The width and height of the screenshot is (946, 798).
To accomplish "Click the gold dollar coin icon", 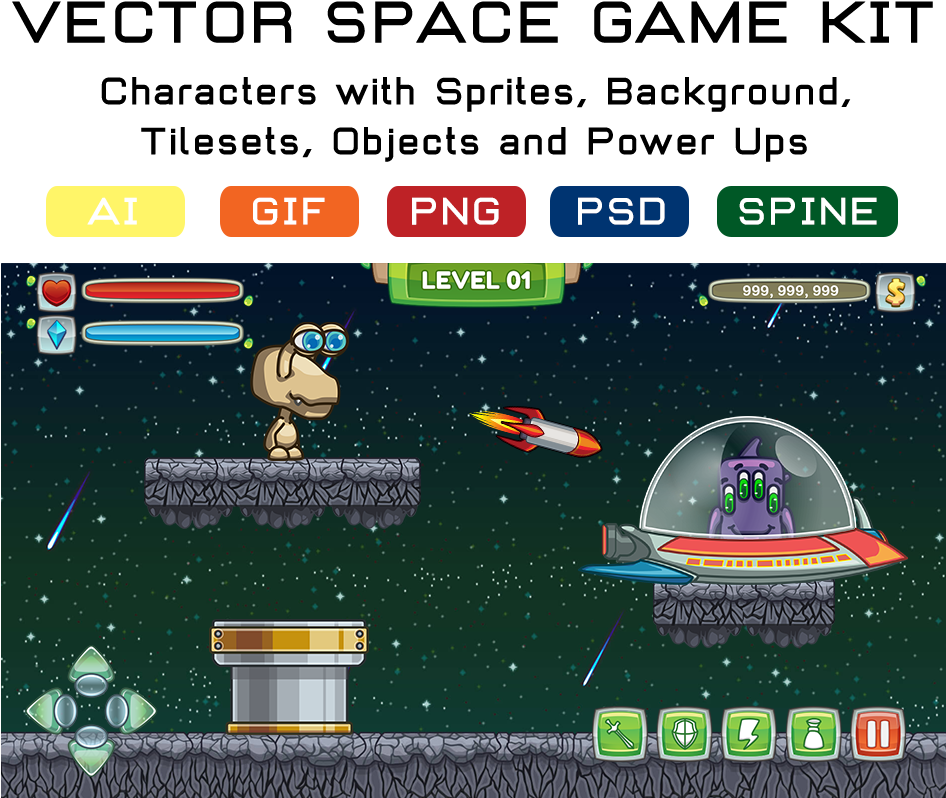I will click(895, 292).
